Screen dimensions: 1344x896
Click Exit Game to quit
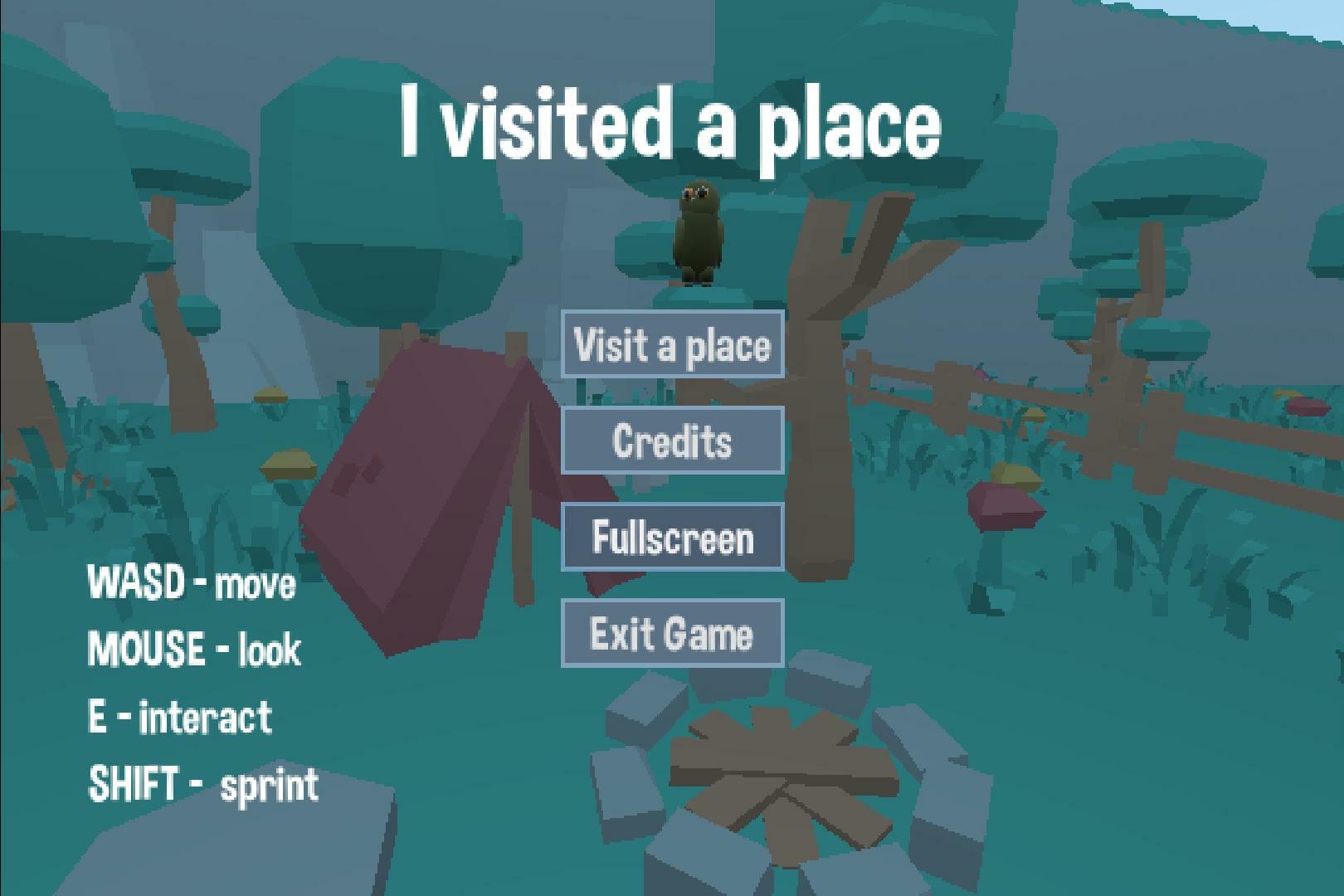[672, 634]
